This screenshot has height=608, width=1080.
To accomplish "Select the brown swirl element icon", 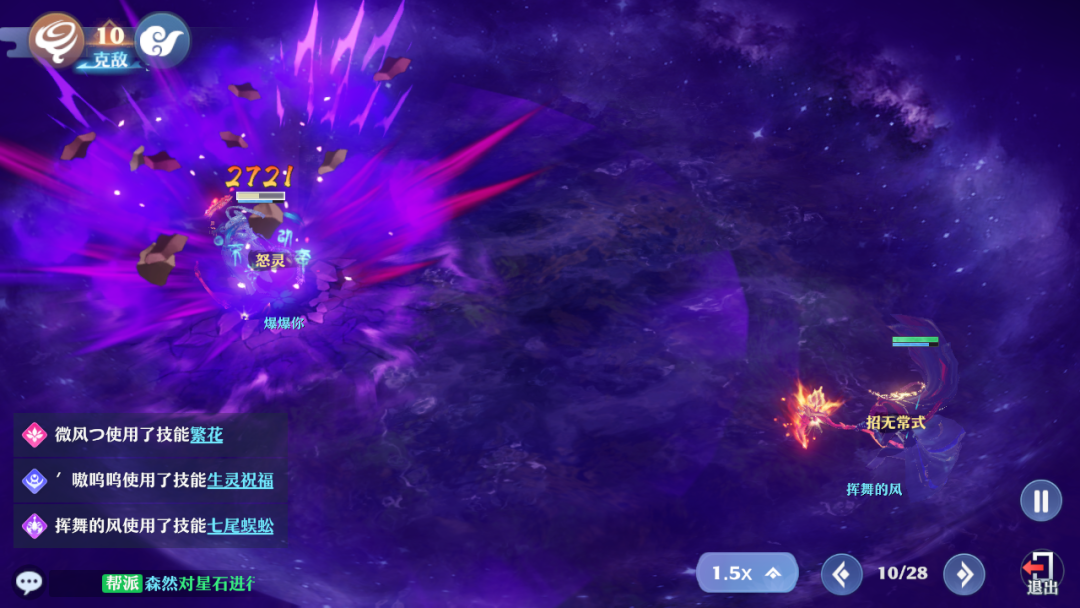I will (56, 40).
